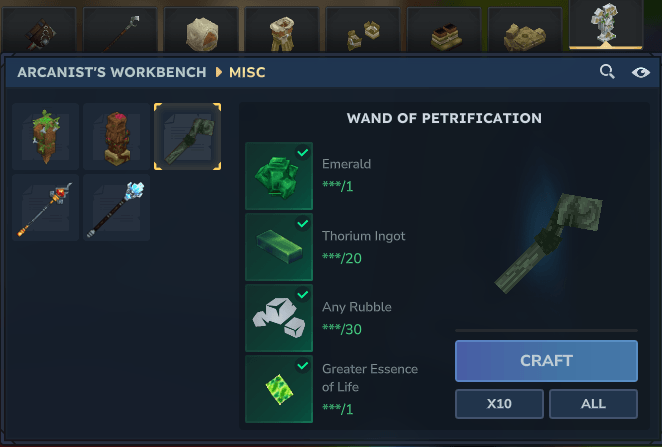Open the sandstone tower category tab
662x447 pixels.
281,30
